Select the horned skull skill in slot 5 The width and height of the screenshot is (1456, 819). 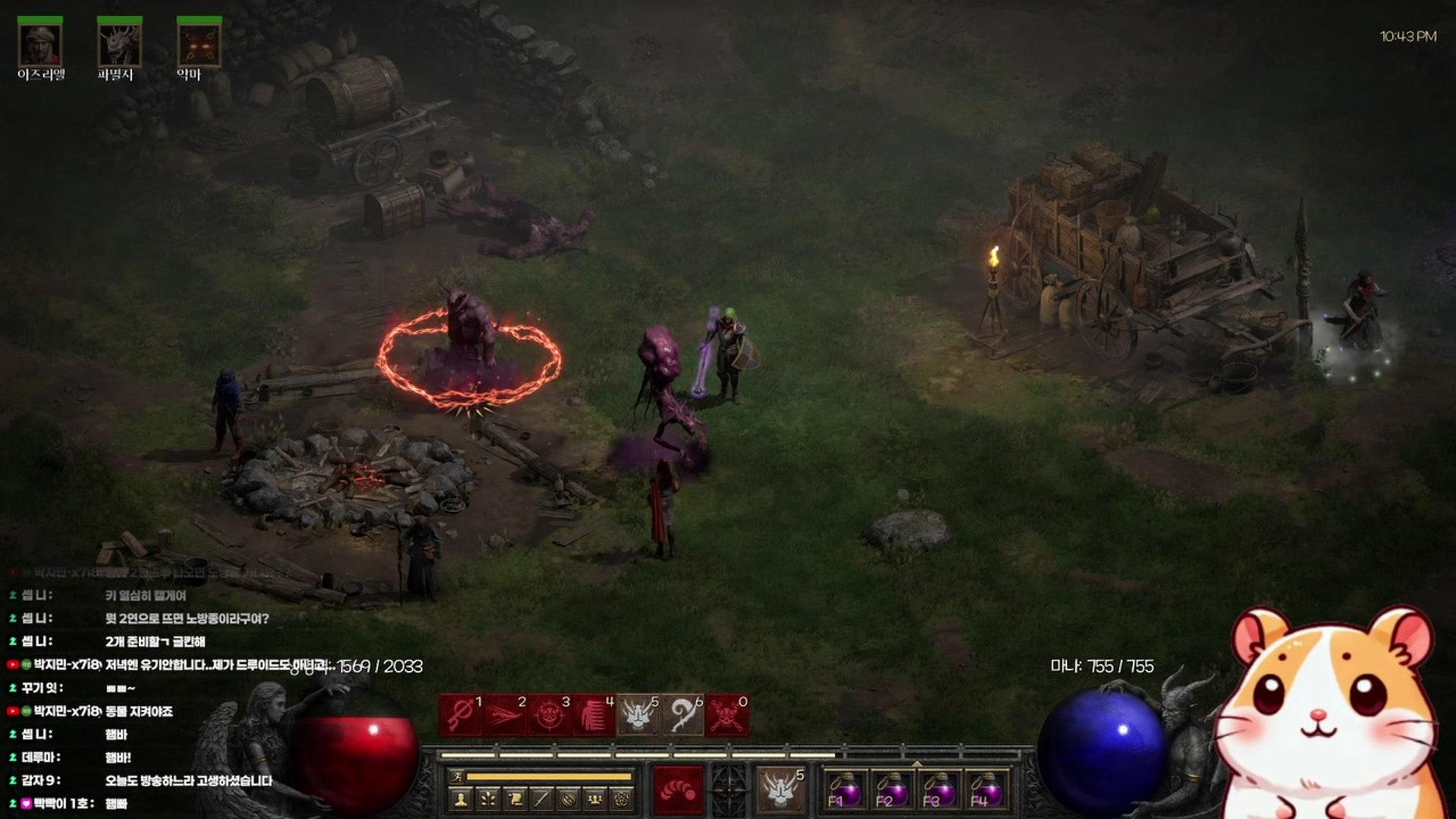coord(638,715)
